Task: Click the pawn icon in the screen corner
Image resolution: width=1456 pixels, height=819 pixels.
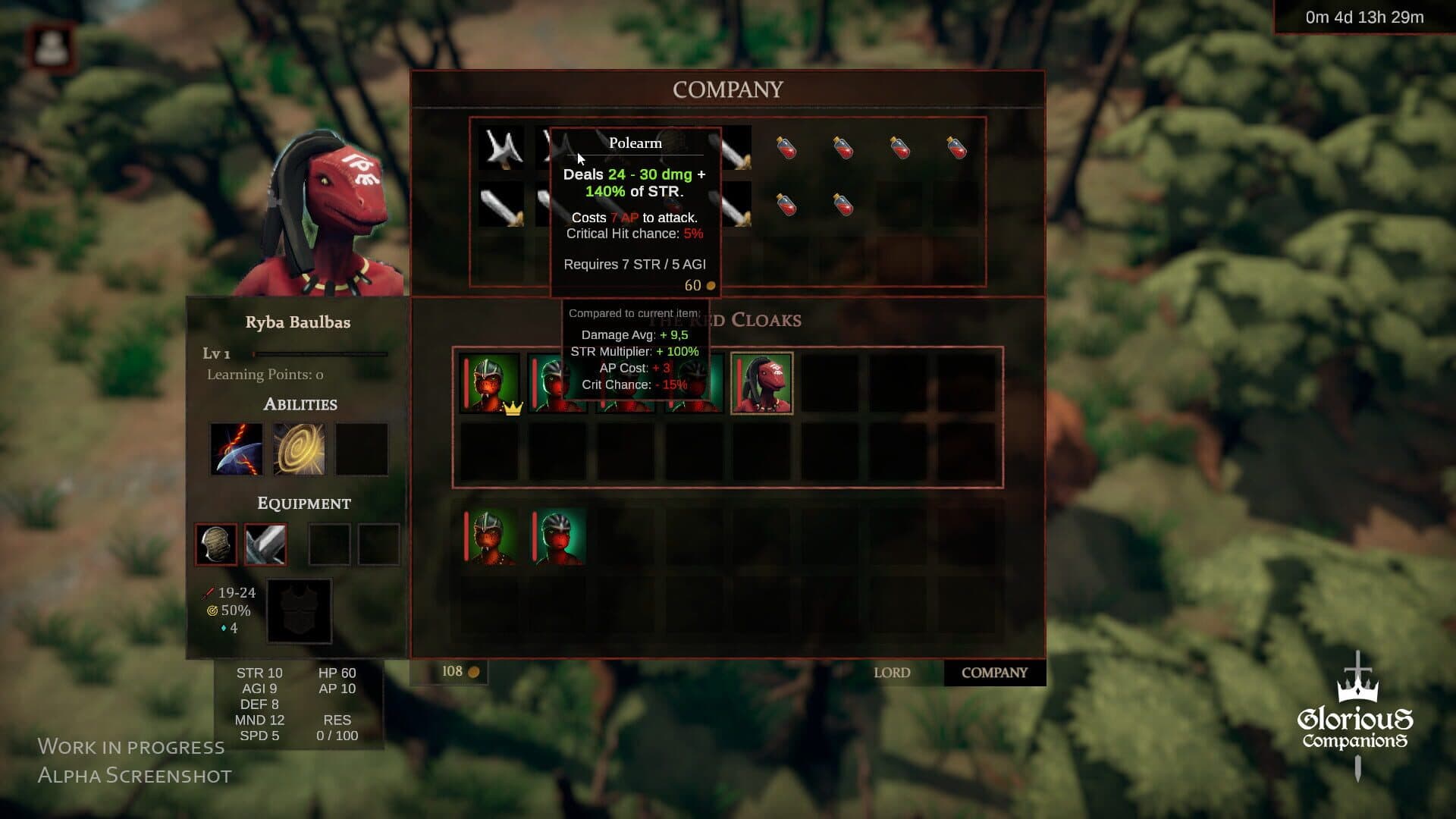Action: [x=52, y=47]
